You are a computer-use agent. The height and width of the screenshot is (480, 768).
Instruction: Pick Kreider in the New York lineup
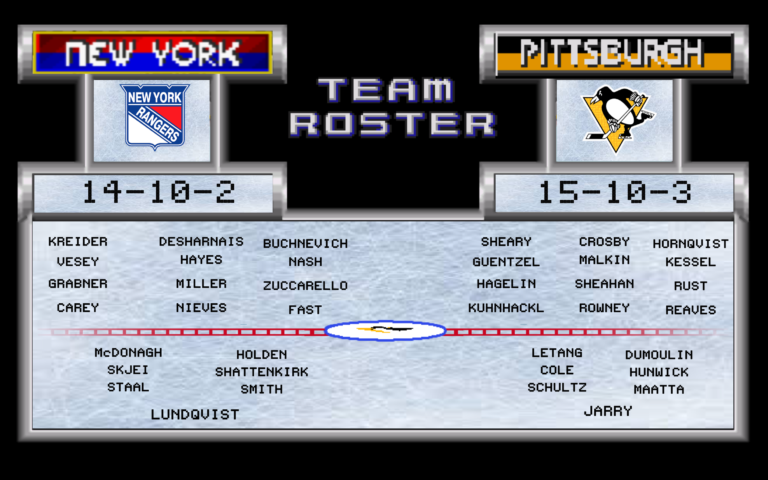(x=78, y=242)
